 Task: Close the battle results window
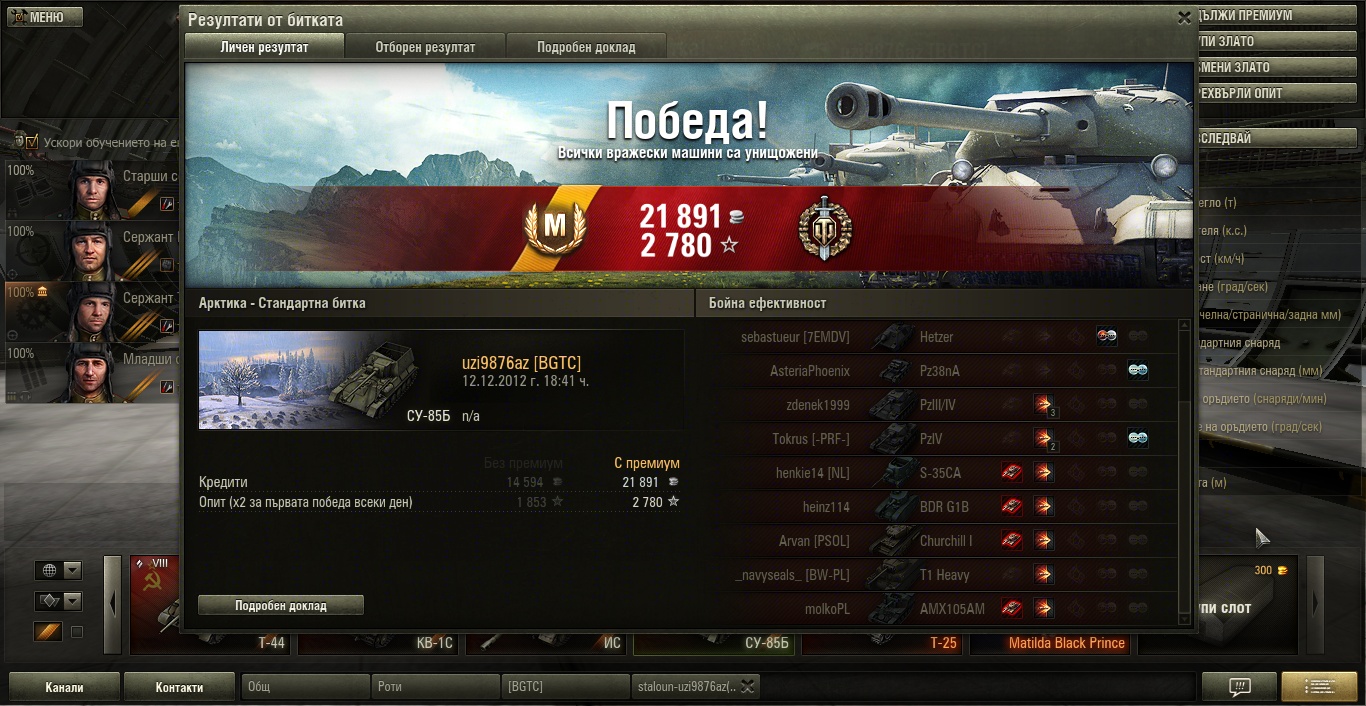tap(1184, 18)
